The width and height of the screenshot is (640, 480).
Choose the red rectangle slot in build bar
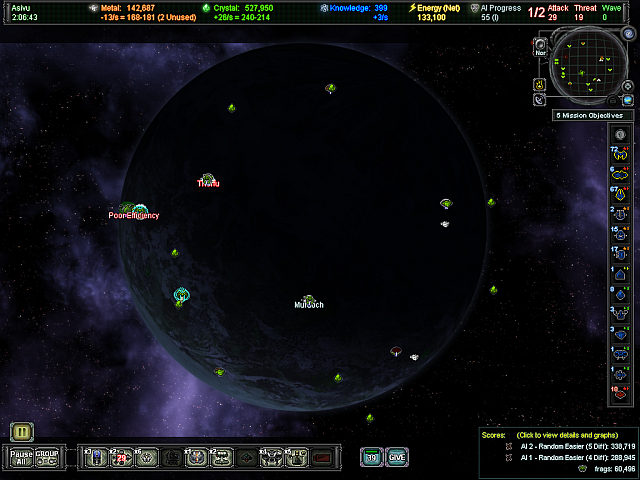click(x=322, y=457)
